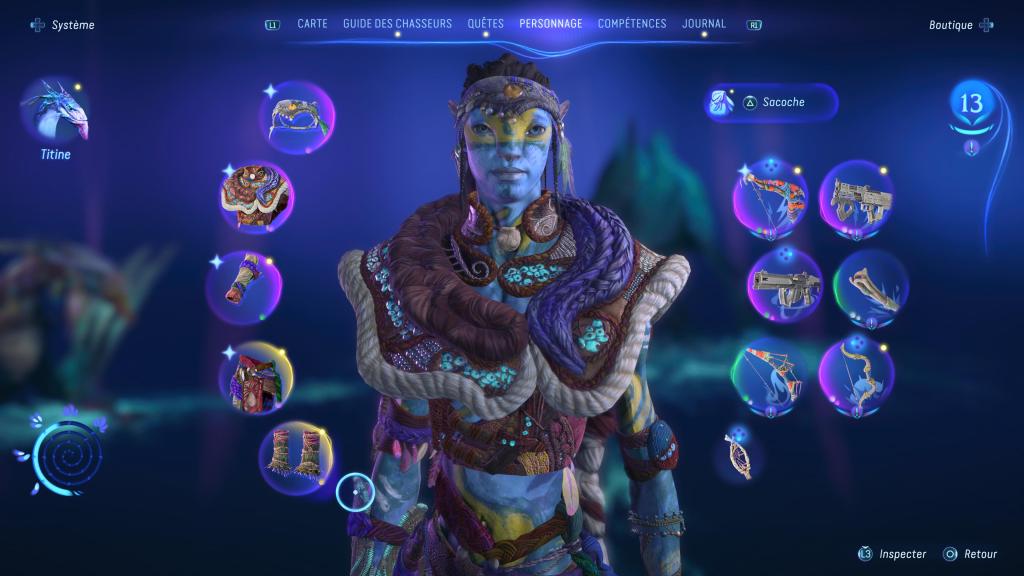Choose the assault rifle weapon slot
Image resolution: width=1024 pixels, height=576 pixels.
click(856, 196)
